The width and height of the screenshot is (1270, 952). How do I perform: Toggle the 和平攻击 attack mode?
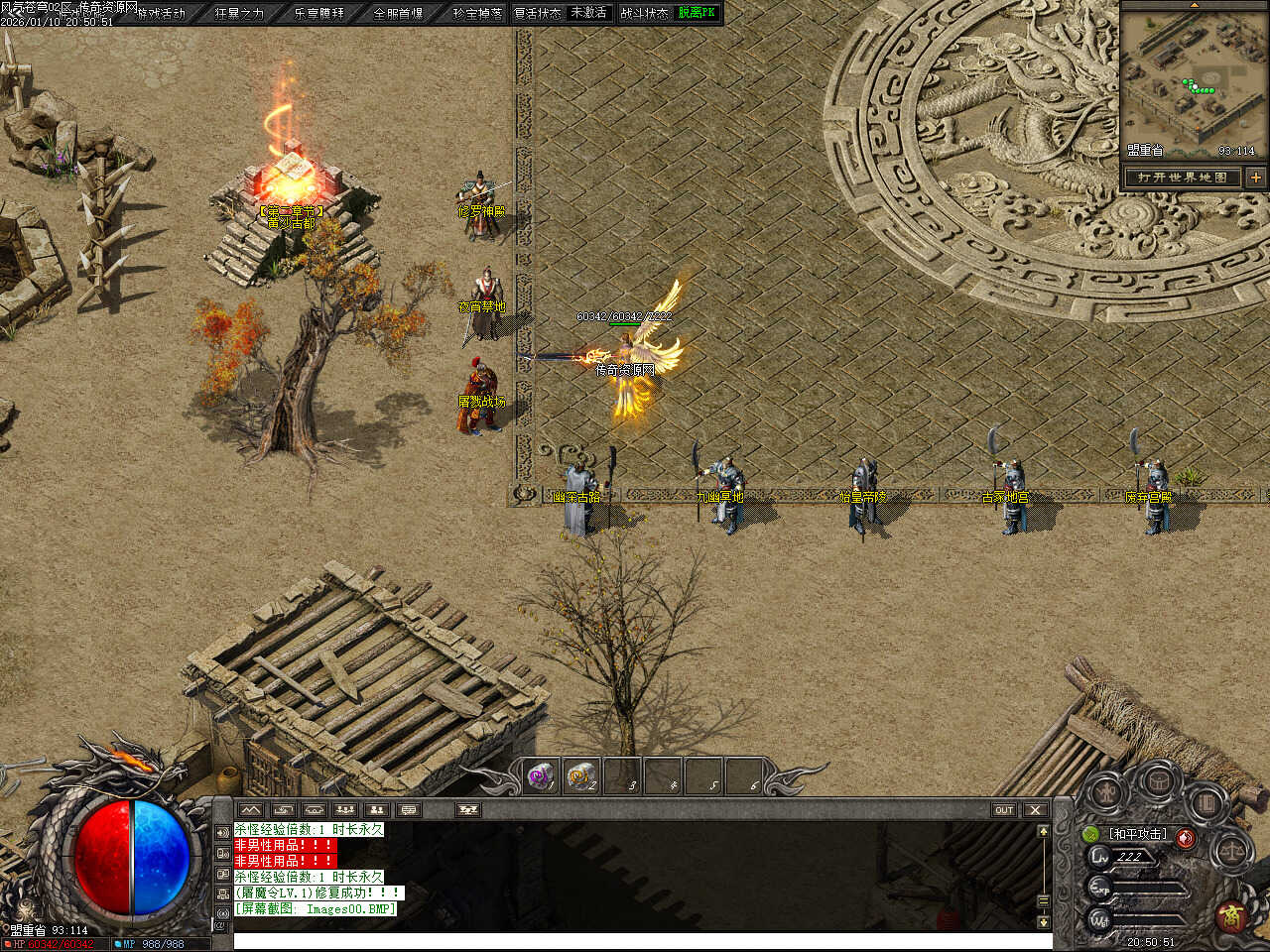point(1138,834)
